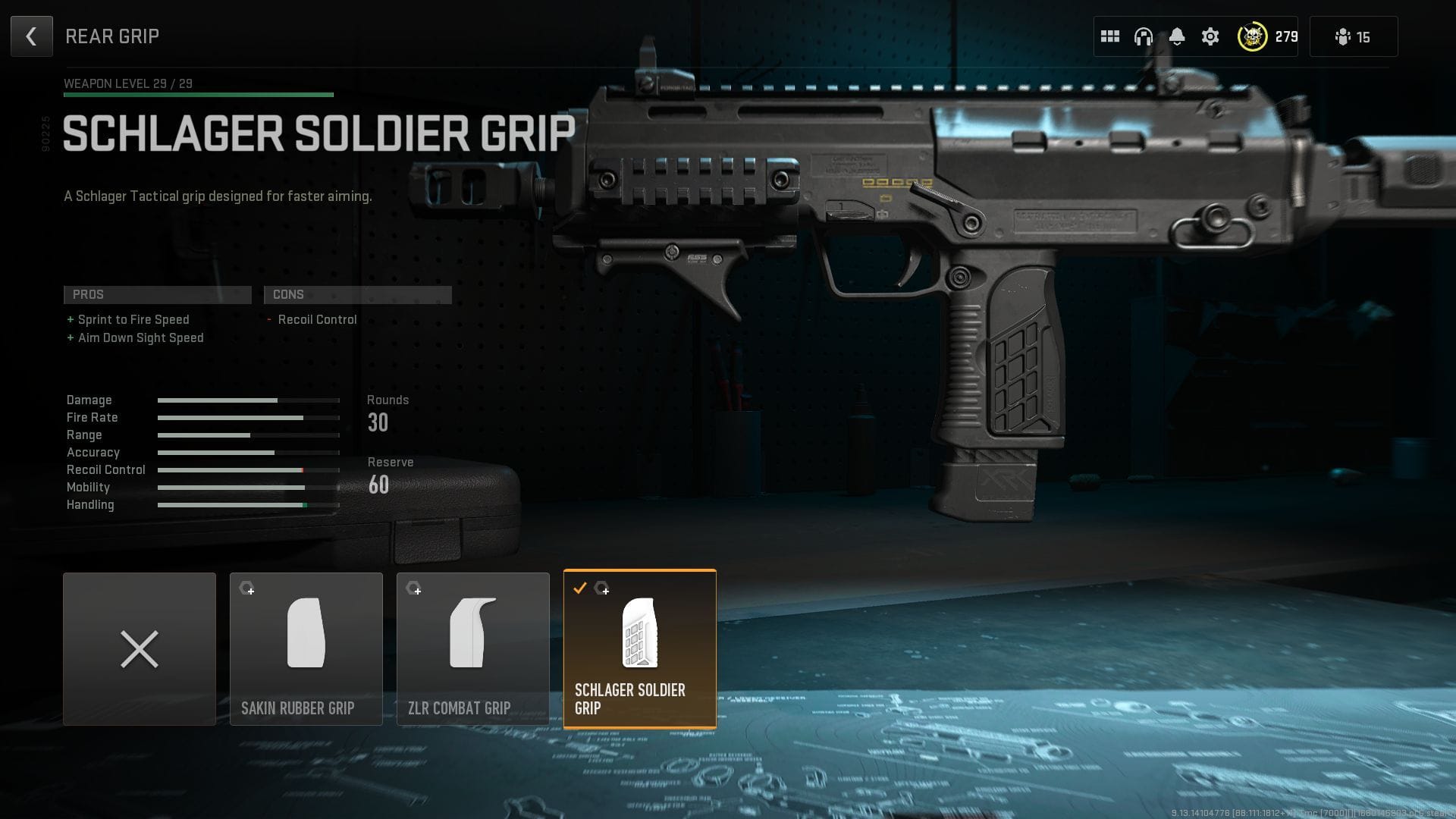The image size is (1456, 819).
Task: Open the main menu grid icon
Action: tap(1110, 36)
